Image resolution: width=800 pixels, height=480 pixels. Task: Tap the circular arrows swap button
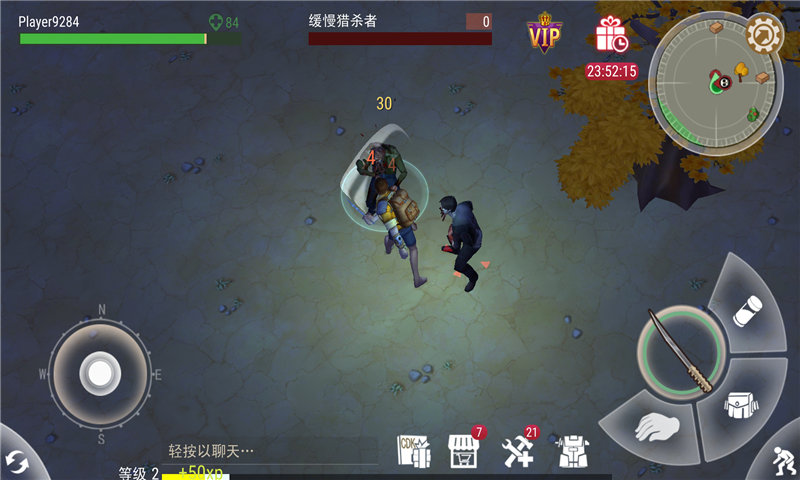click(x=16, y=462)
